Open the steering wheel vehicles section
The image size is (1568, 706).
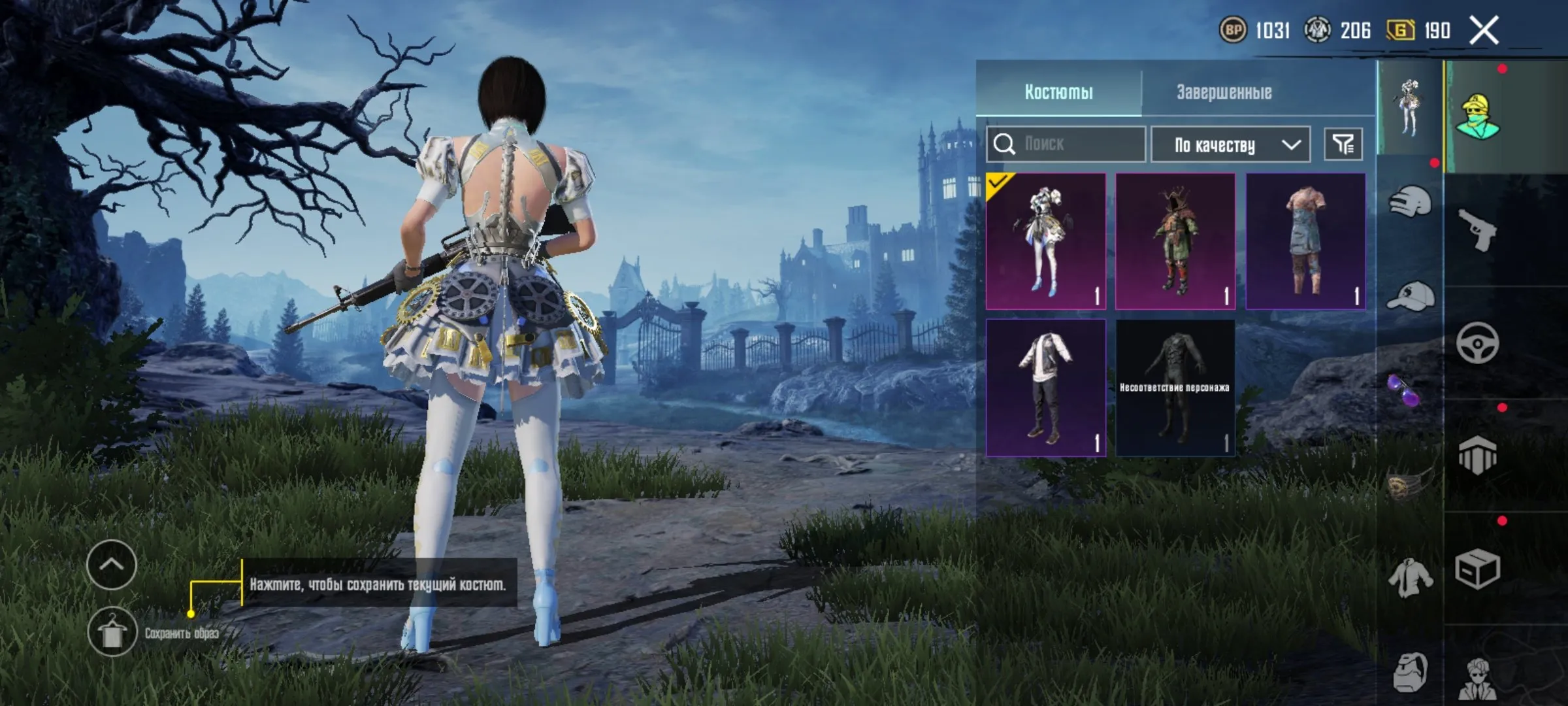point(1478,343)
